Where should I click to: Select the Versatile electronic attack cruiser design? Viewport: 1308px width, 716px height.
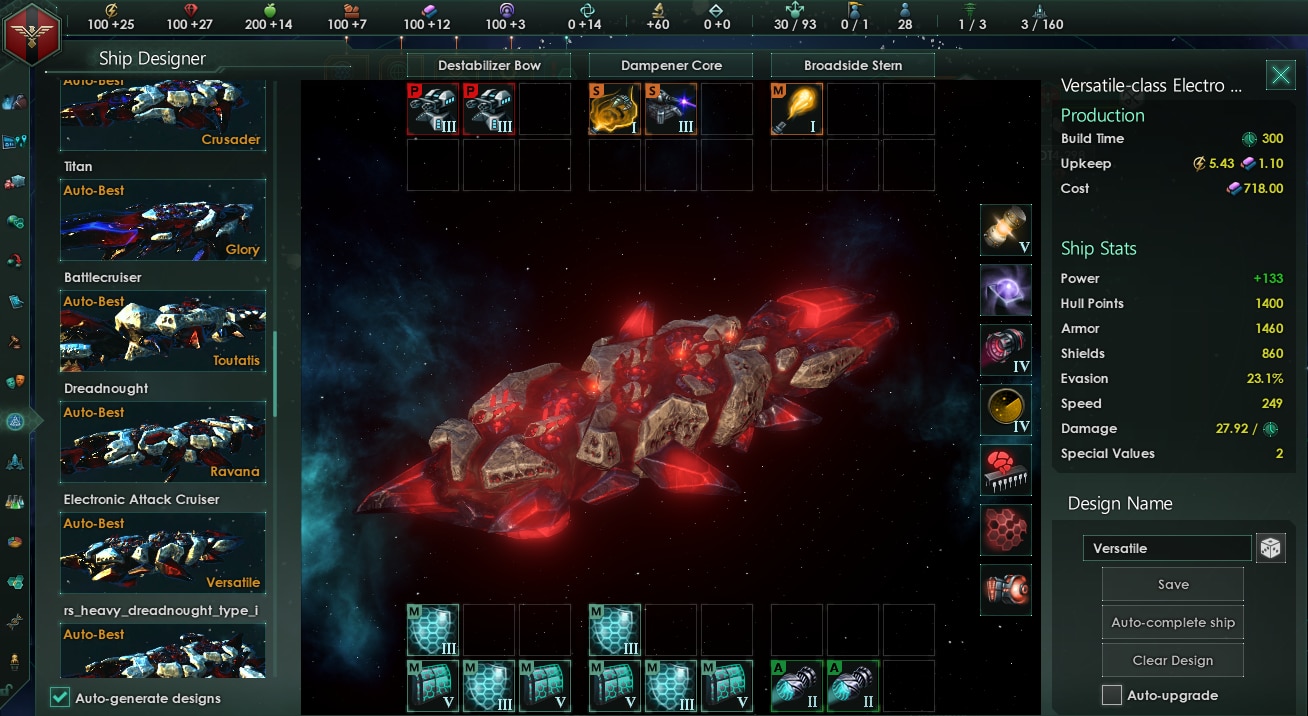[163, 553]
